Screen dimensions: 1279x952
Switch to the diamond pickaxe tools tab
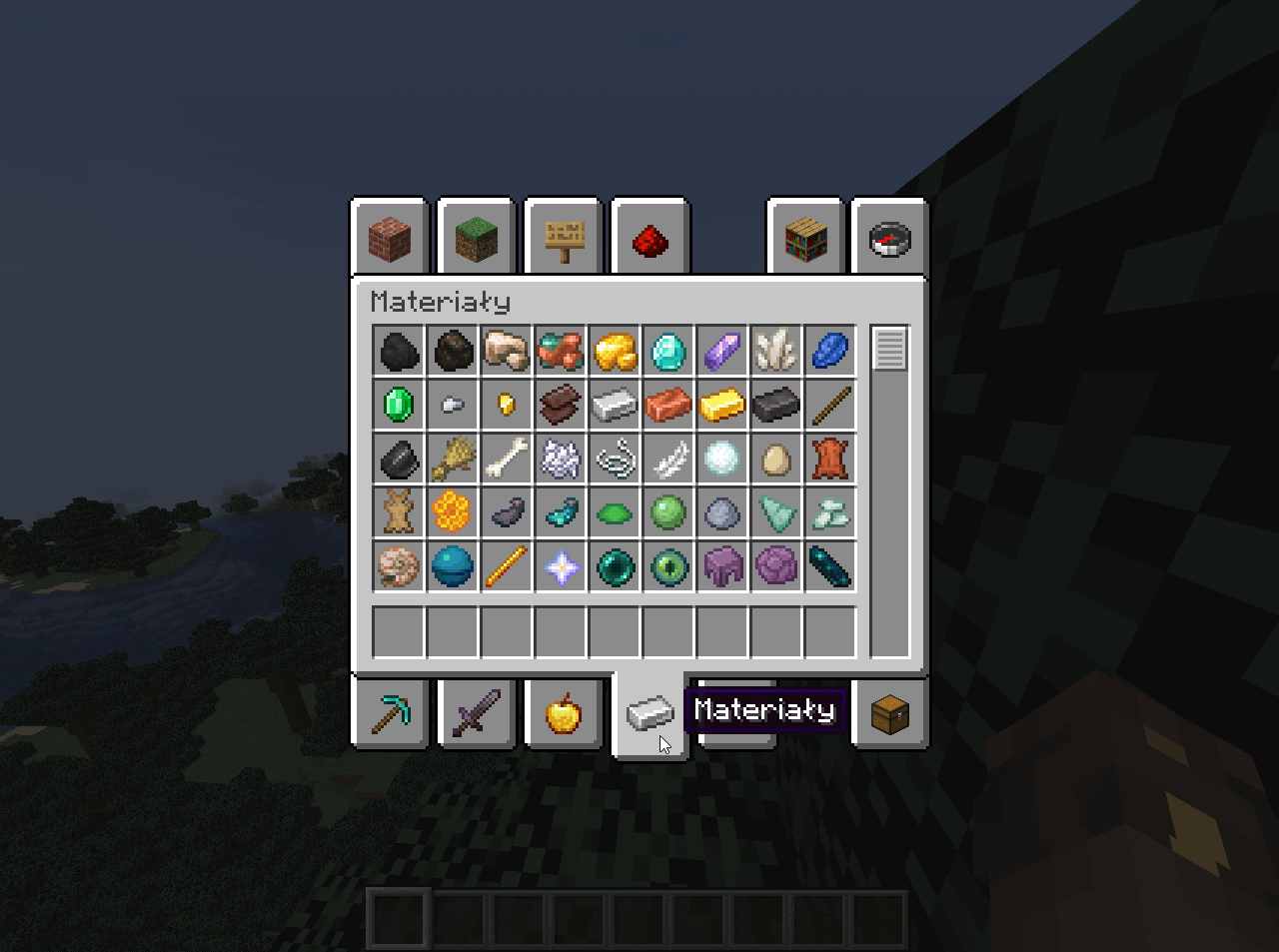390,713
